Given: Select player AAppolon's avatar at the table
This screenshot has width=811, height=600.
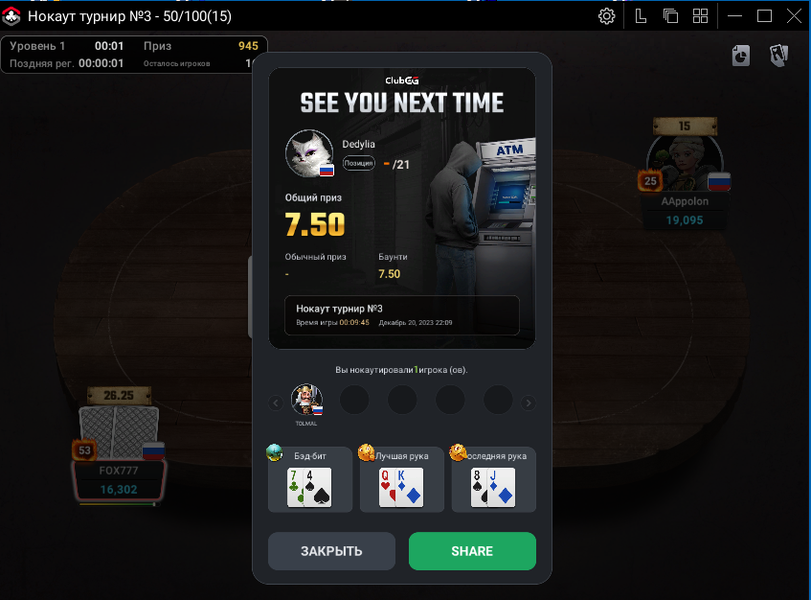Looking at the screenshot, I should (684, 162).
